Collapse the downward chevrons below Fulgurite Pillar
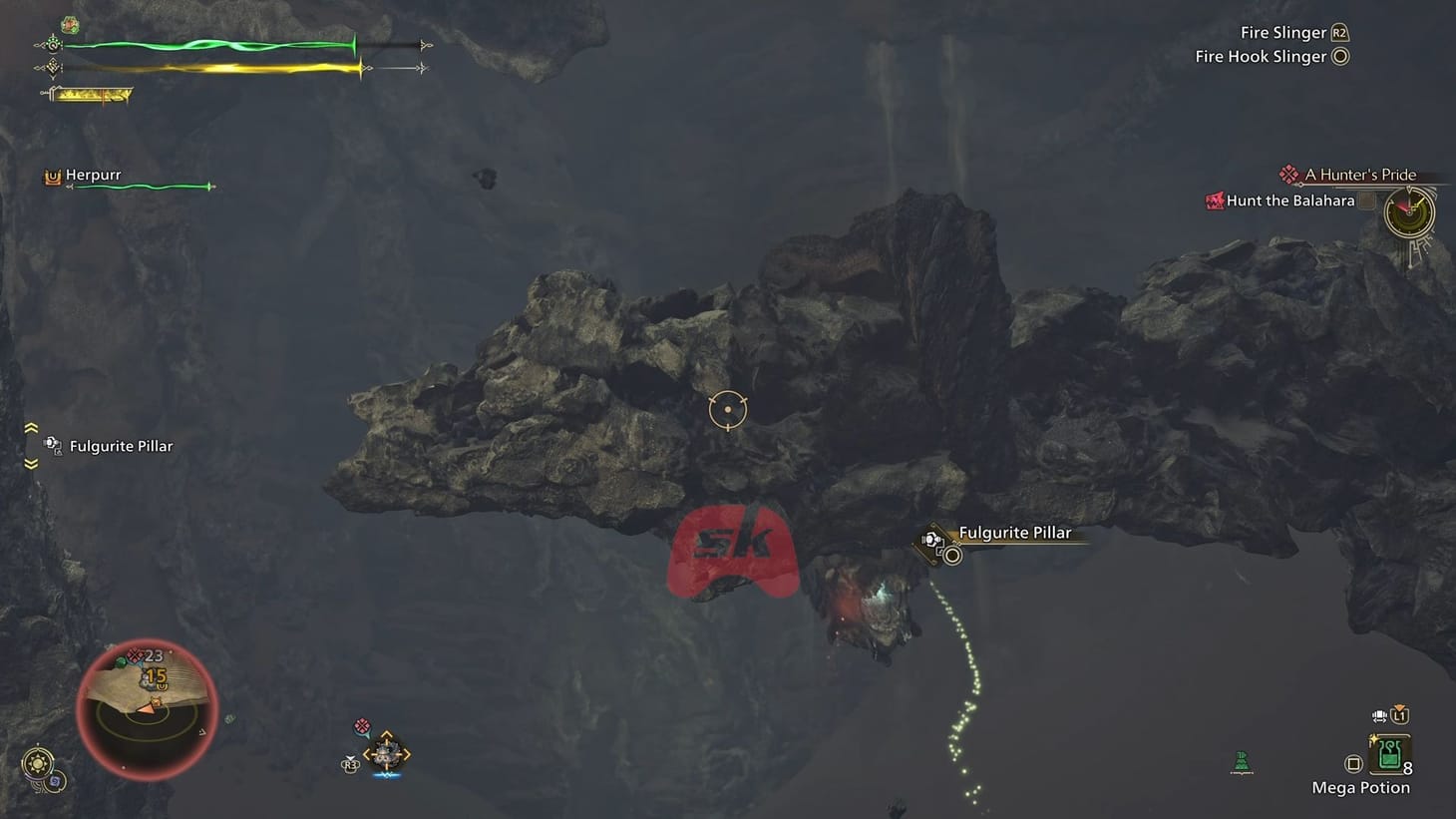 click(33, 465)
